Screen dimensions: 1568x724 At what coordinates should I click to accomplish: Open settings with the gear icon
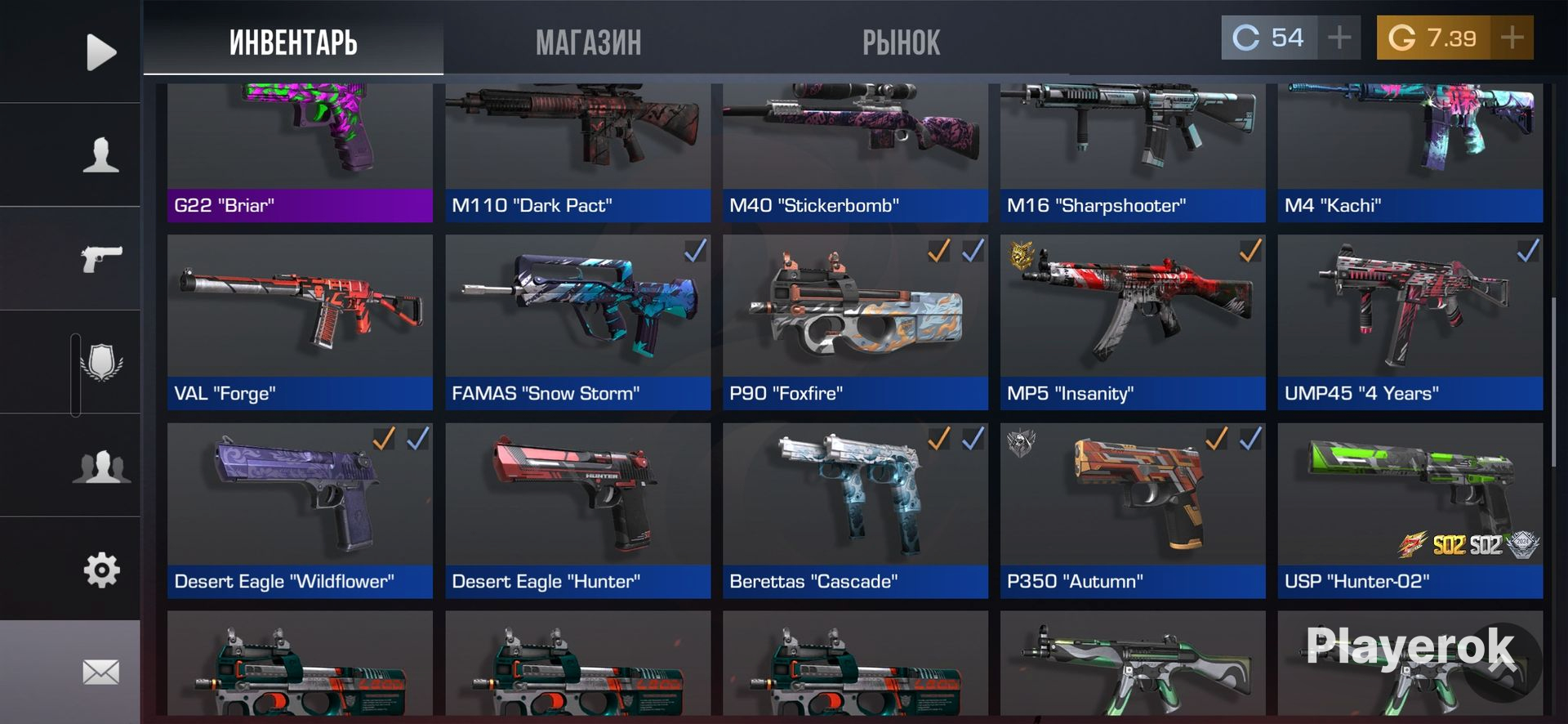click(101, 570)
